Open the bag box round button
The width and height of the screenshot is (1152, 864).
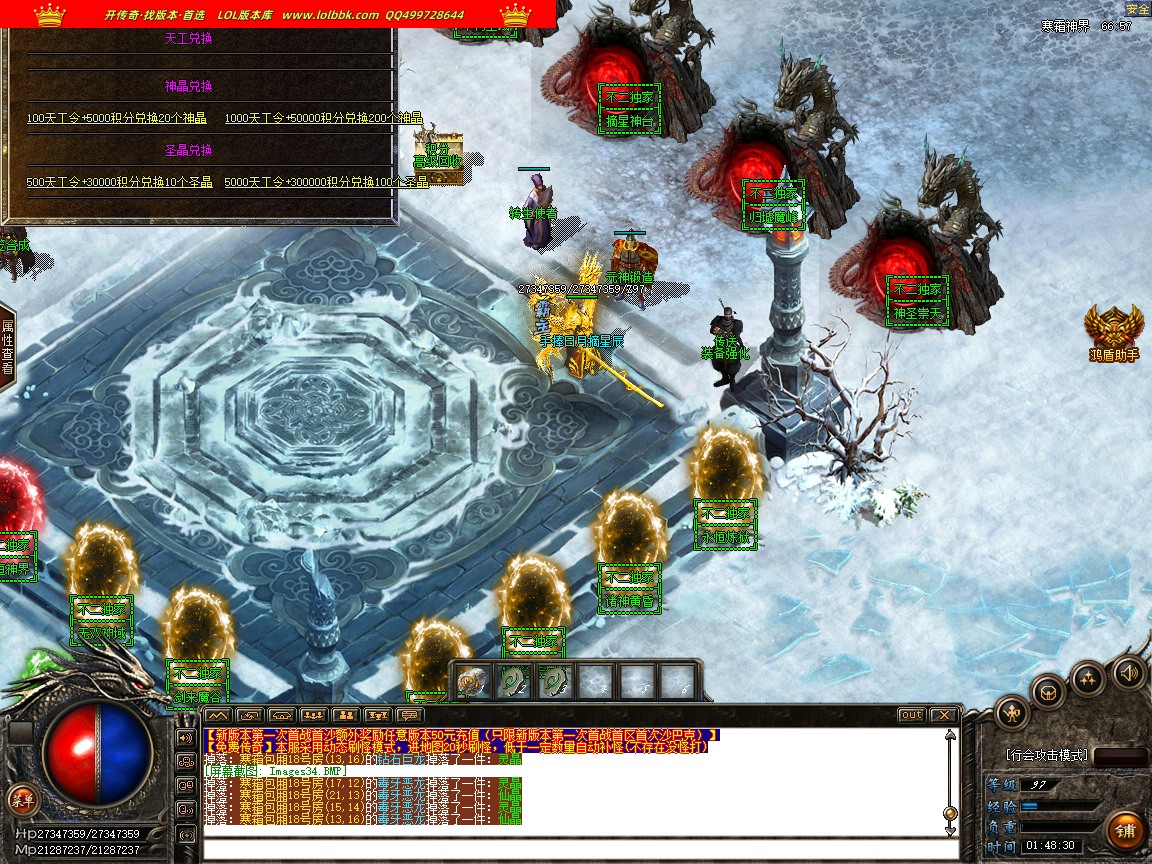[1049, 691]
